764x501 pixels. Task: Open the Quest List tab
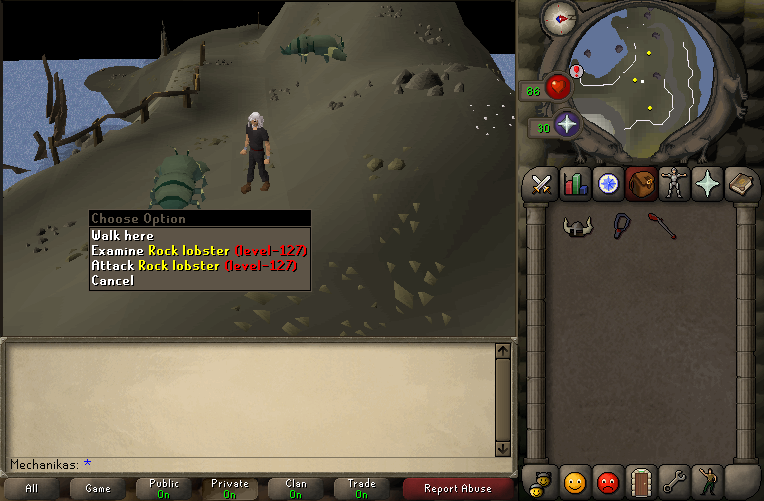(608, 184)
